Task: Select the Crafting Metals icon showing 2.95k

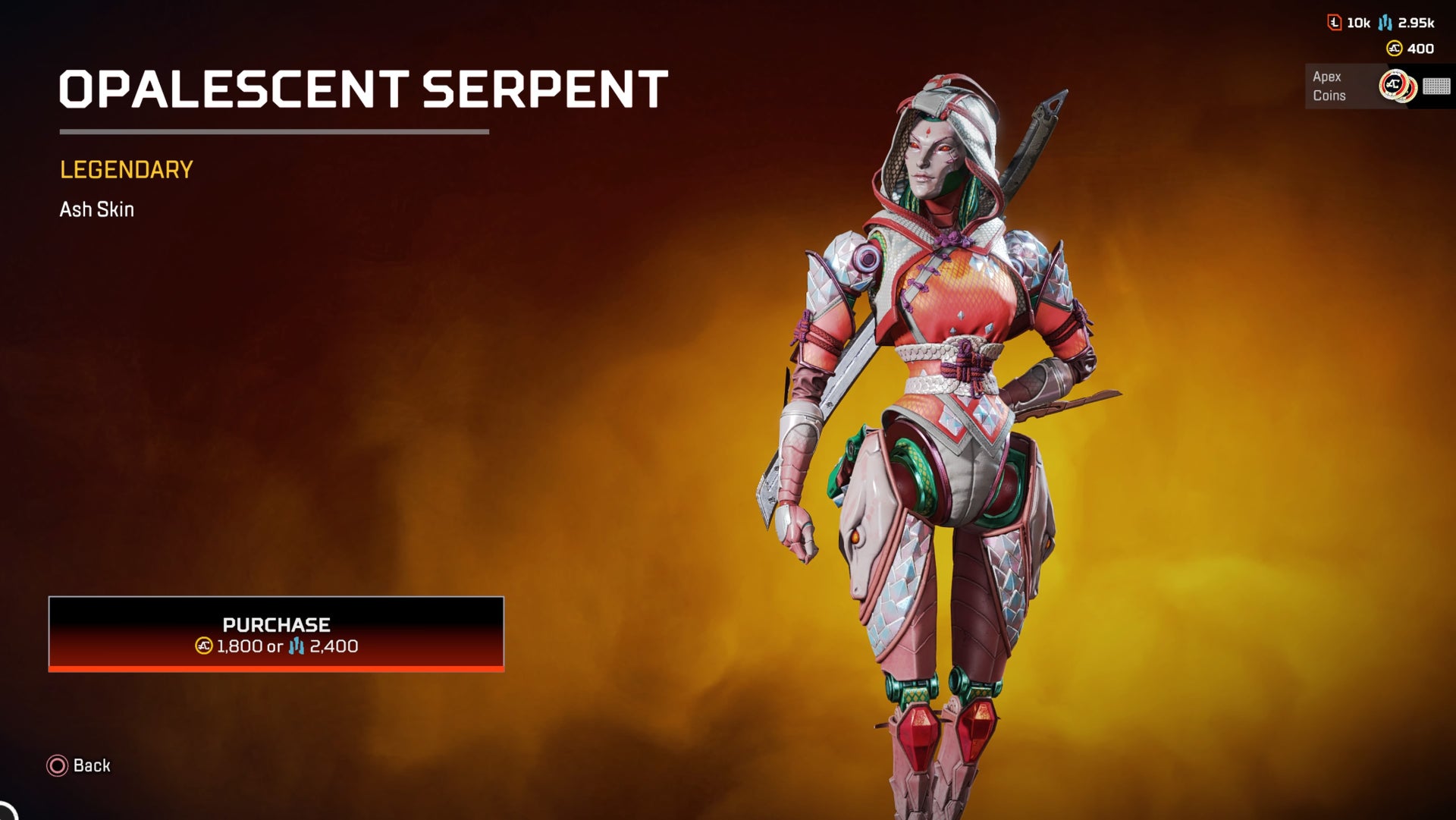Action: 1385,23
